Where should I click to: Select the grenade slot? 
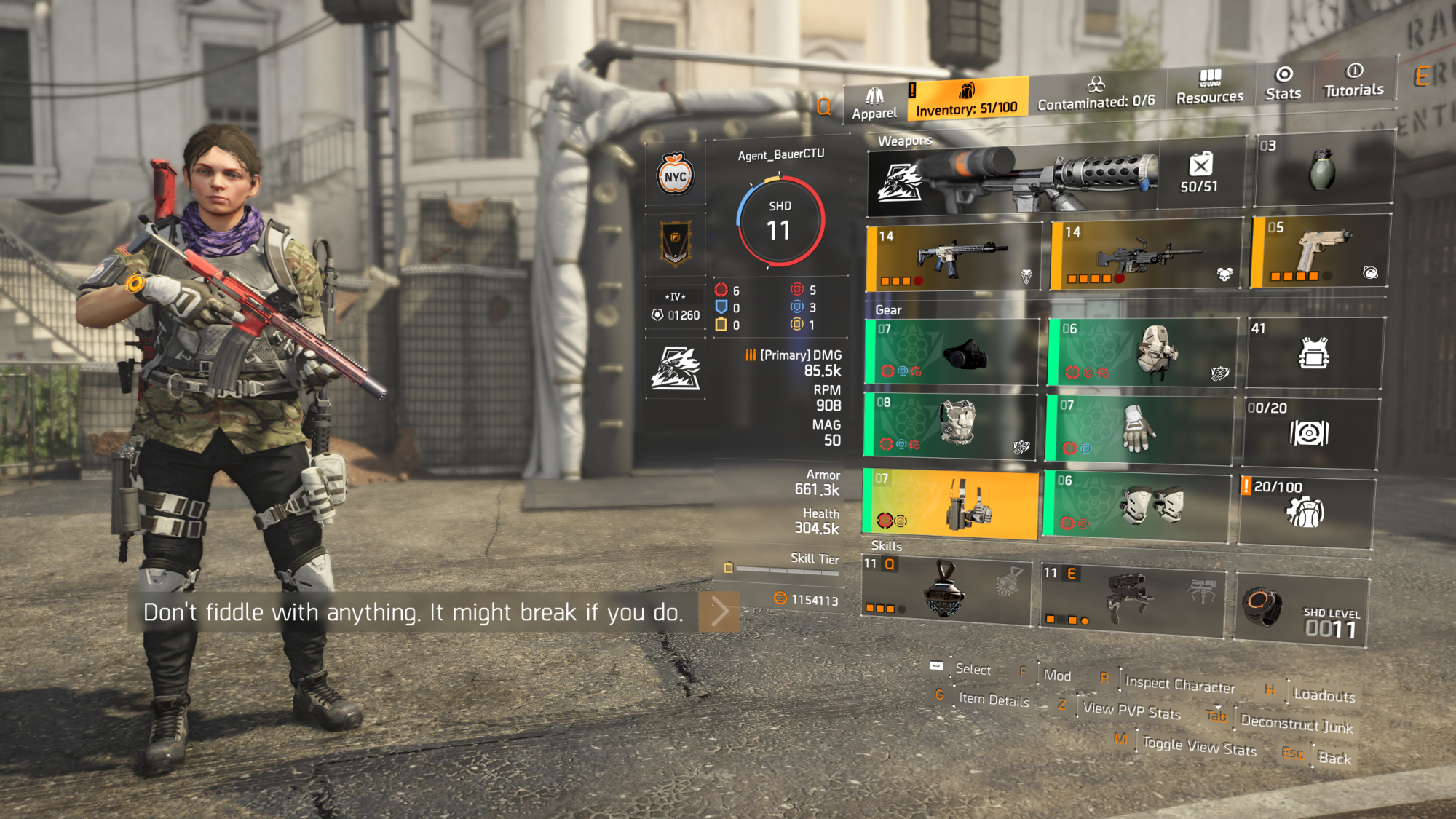(1323, 170)
